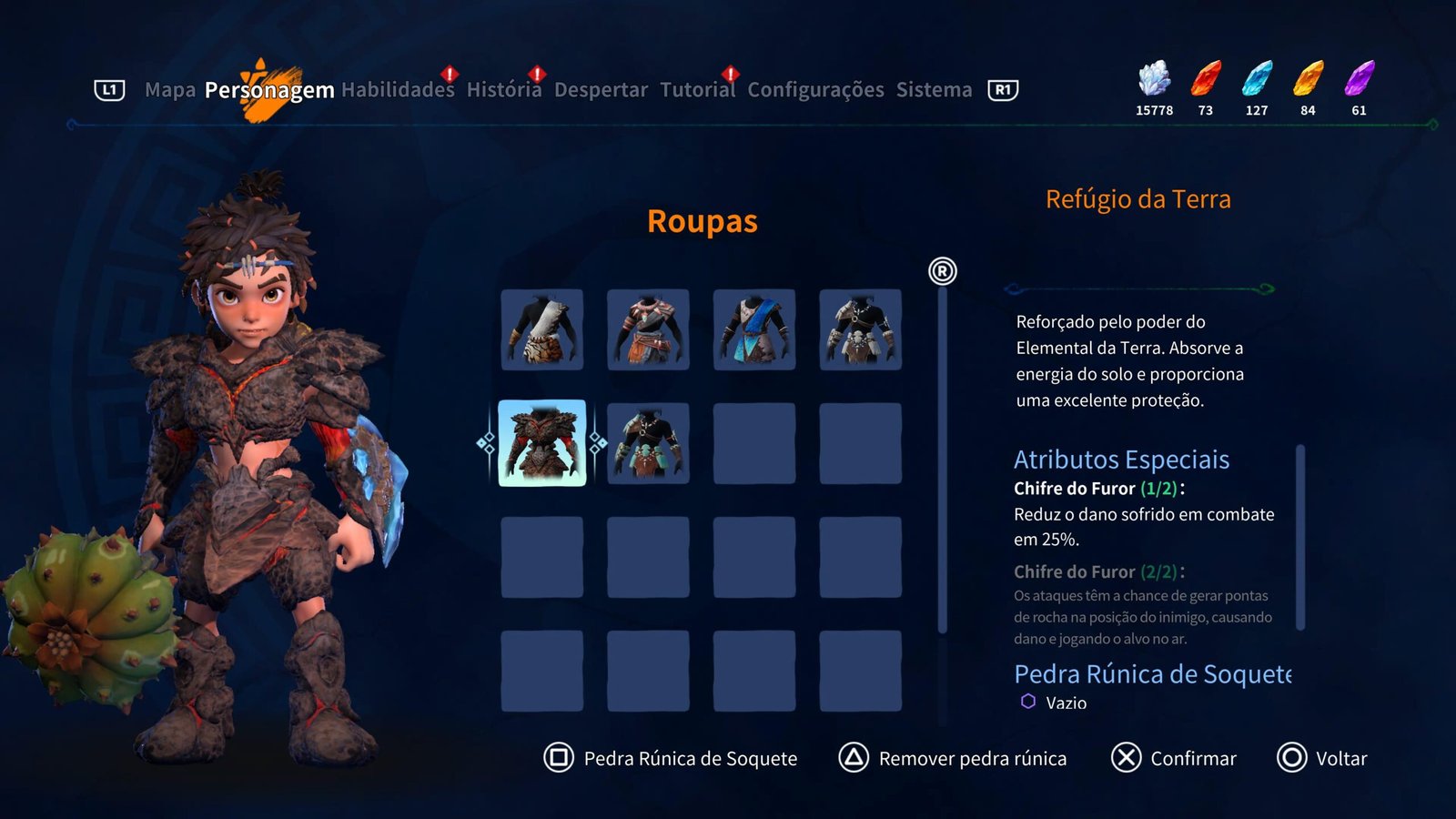Choose the orange skirt tribal outfit
This screenshot has height=819, width=1456.
(x=648, y=329)
